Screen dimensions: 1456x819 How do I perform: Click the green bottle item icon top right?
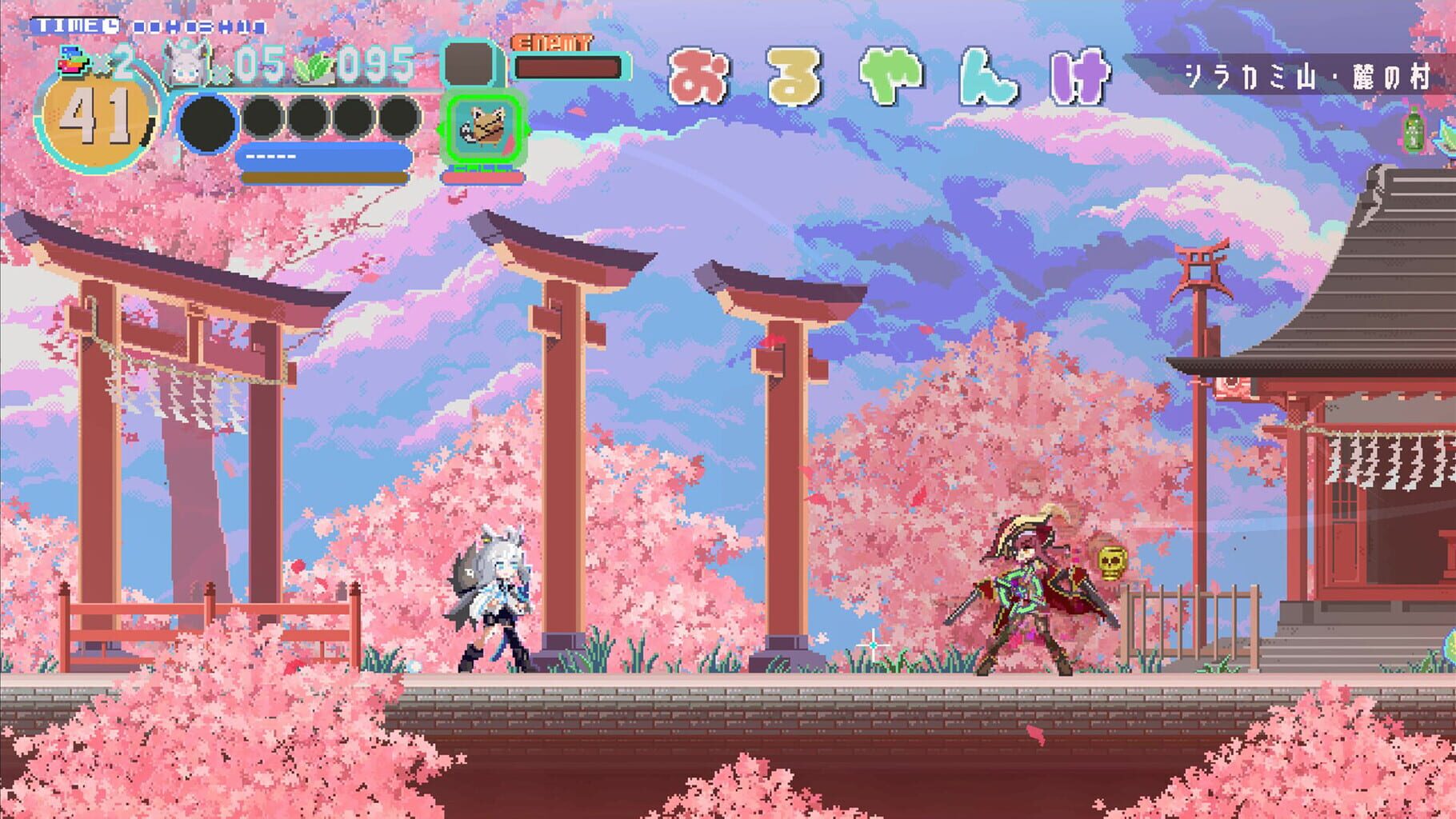coord(1414,130)
